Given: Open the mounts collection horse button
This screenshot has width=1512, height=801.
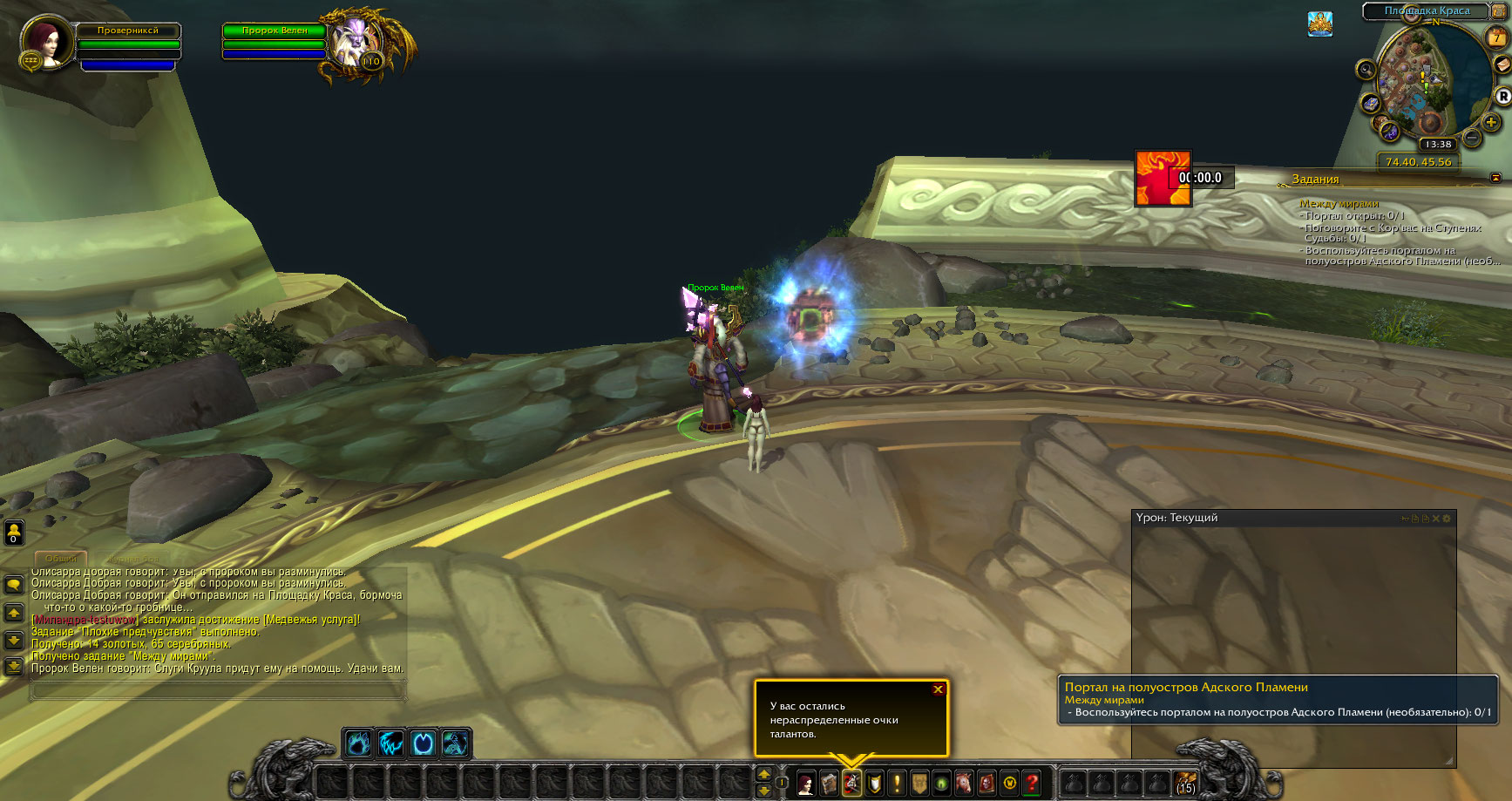Looking at the screenshot, I should point(964,784).
